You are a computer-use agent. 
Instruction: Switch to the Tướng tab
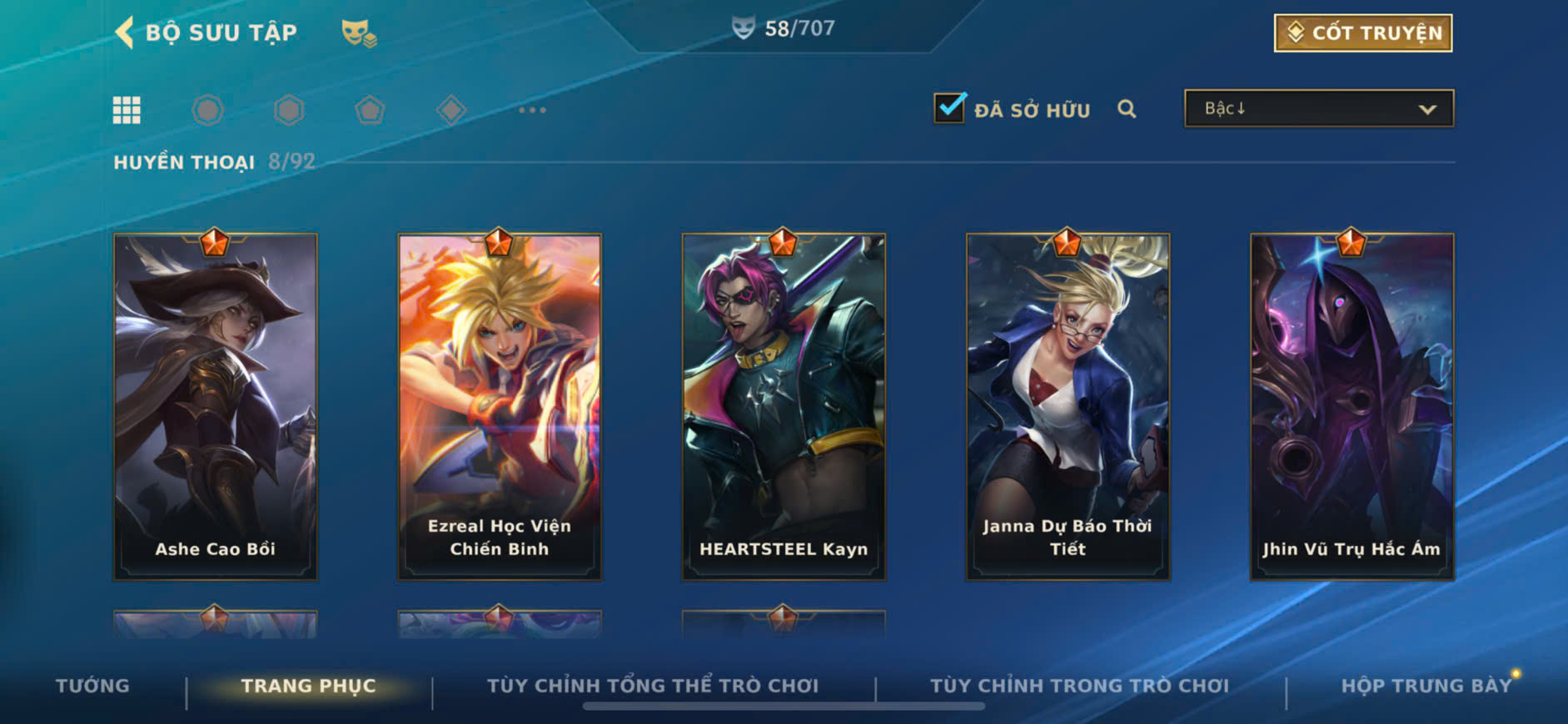coord(92,686)
